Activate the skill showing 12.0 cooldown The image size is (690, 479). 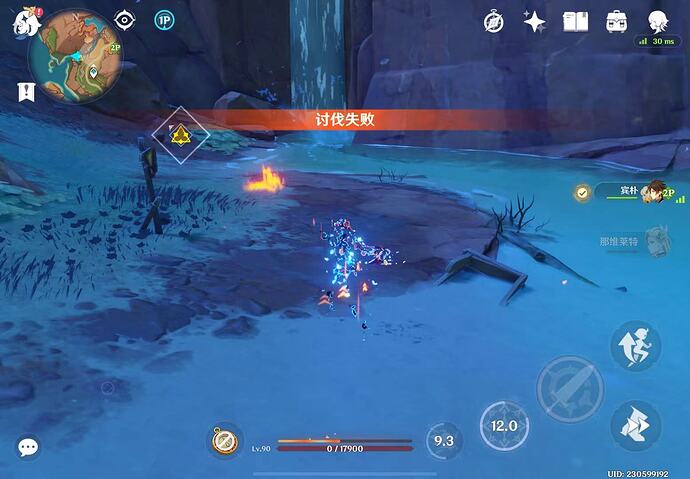tap(504, 425)
